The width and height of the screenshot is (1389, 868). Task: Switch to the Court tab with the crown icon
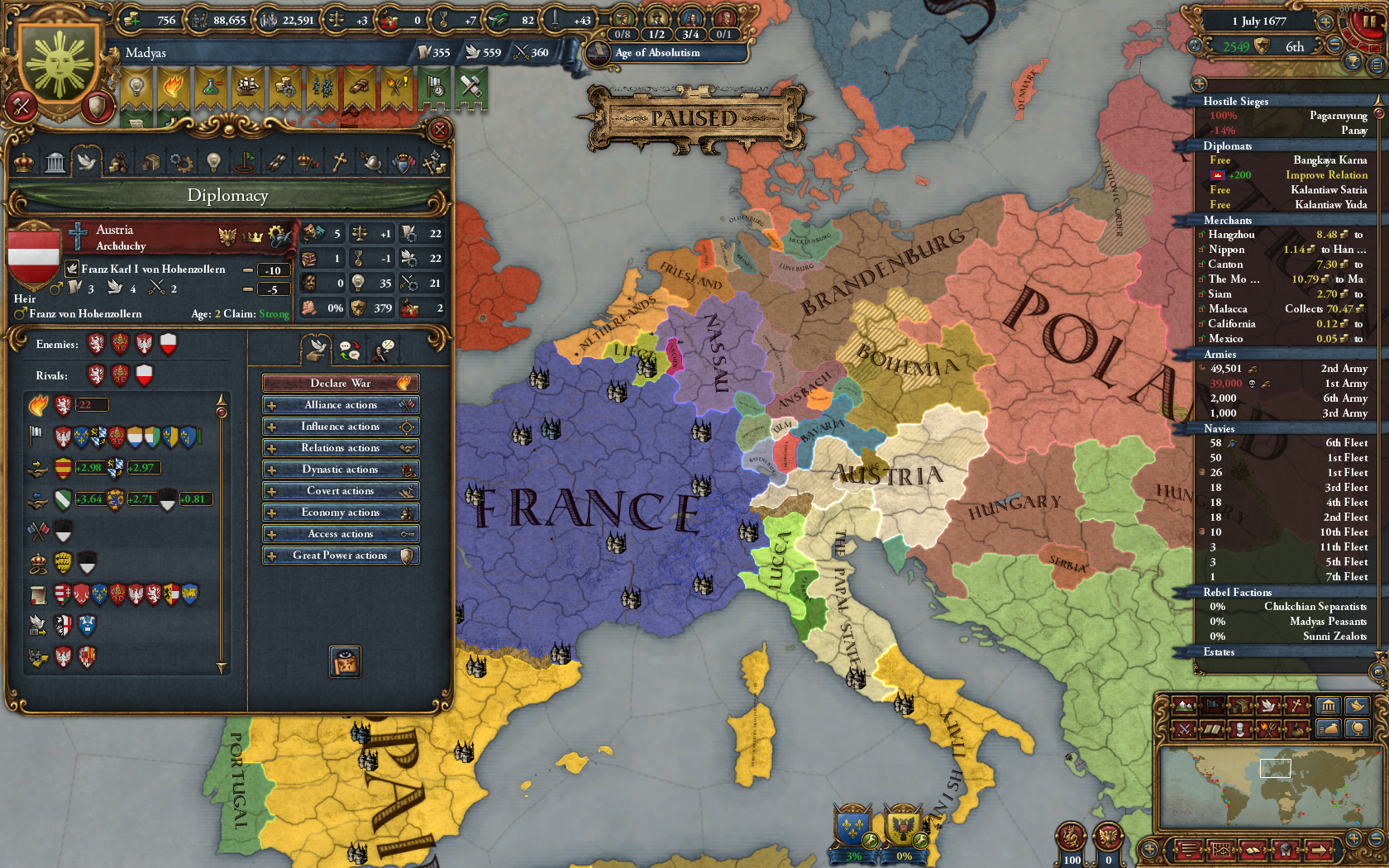pos(23,162)
